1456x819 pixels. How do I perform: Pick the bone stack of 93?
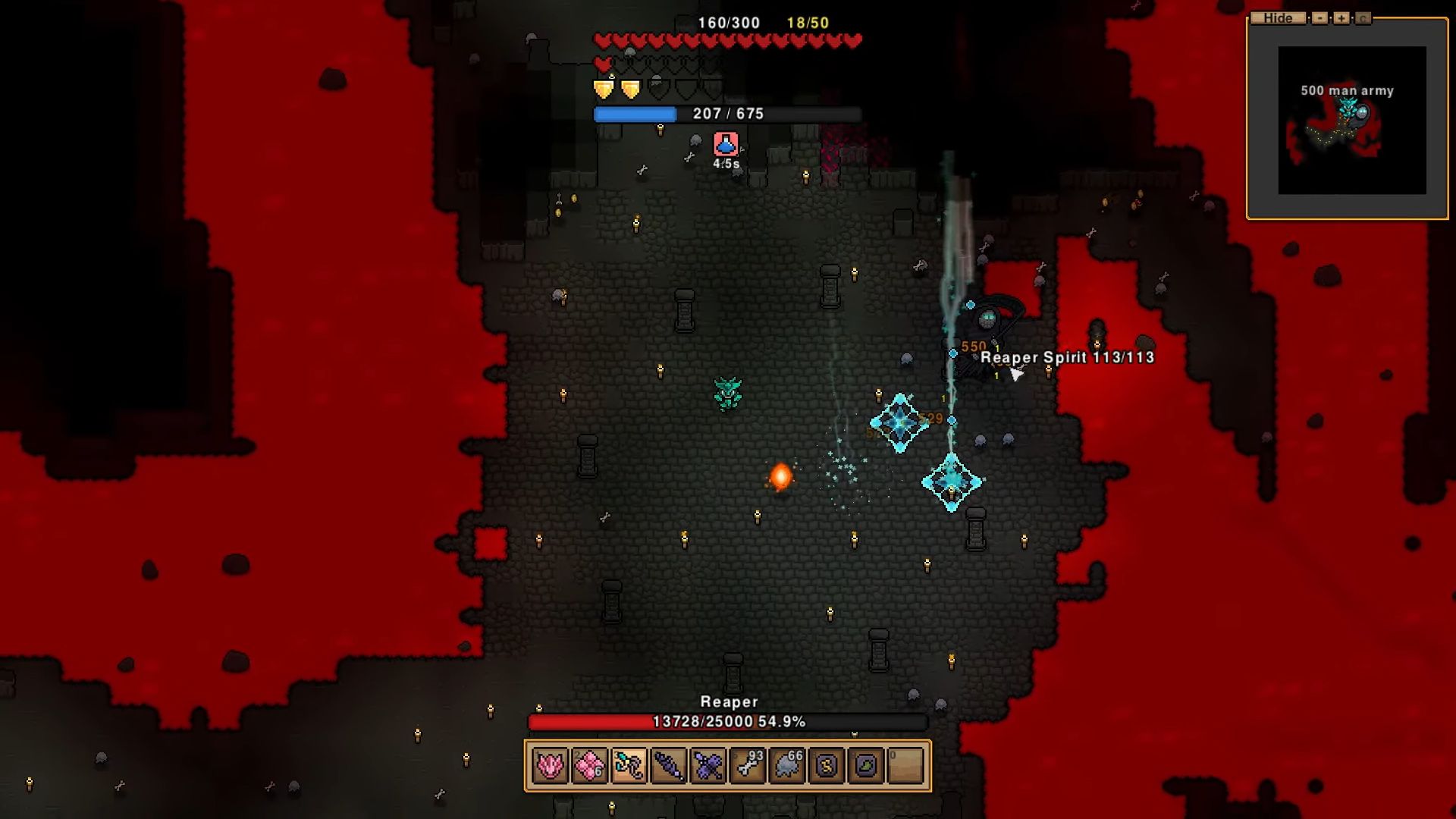pos(748,766)
